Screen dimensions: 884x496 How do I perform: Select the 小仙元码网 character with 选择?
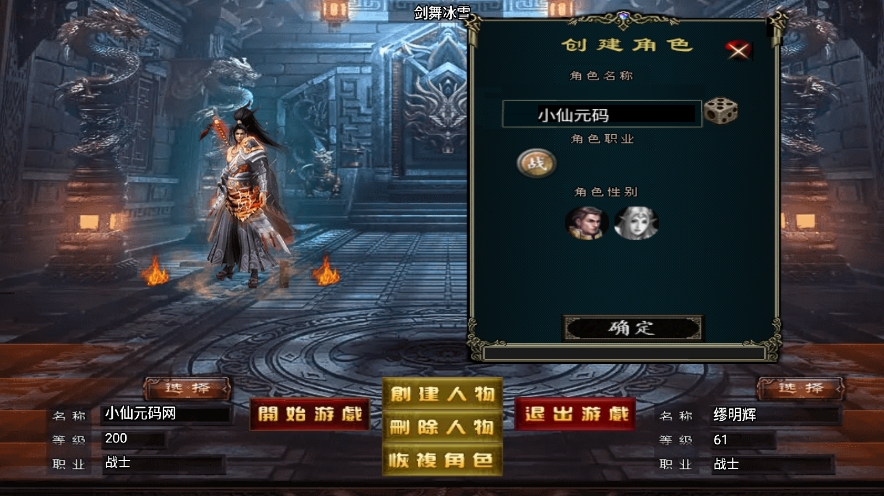[187, 388]
